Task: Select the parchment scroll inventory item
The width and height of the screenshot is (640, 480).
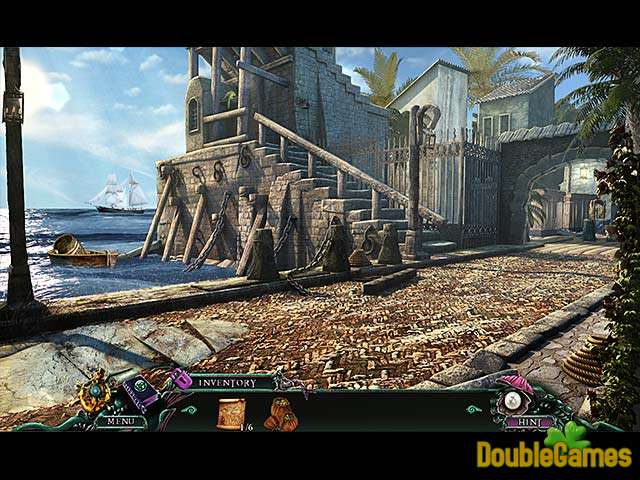Action: click(x=231, y=412)
